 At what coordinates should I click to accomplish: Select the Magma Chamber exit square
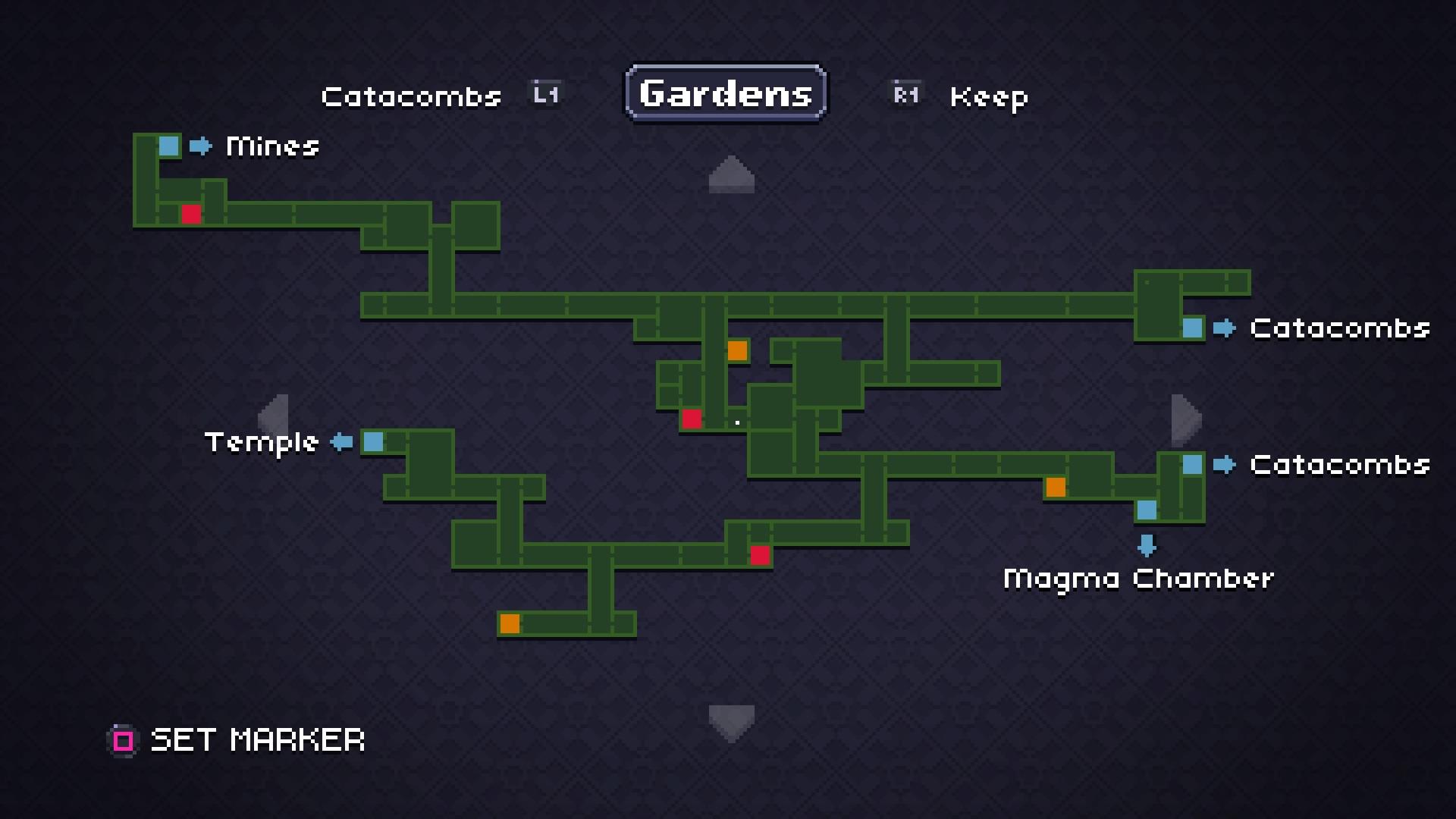(1147, 511)
